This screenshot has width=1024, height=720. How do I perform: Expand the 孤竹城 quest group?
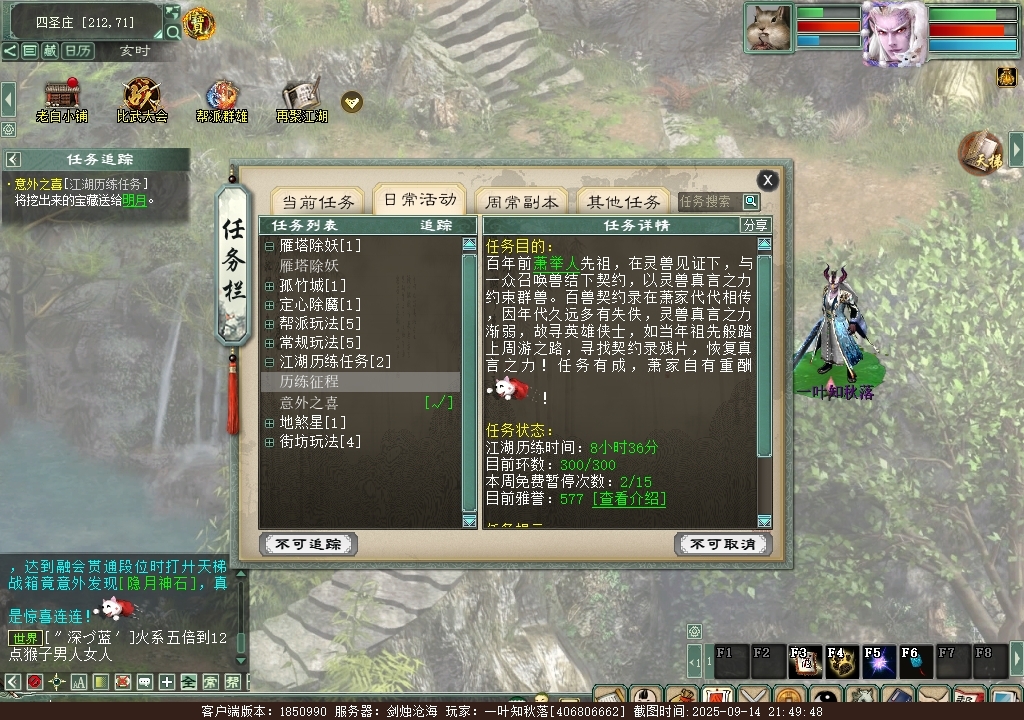click(269, 285)
